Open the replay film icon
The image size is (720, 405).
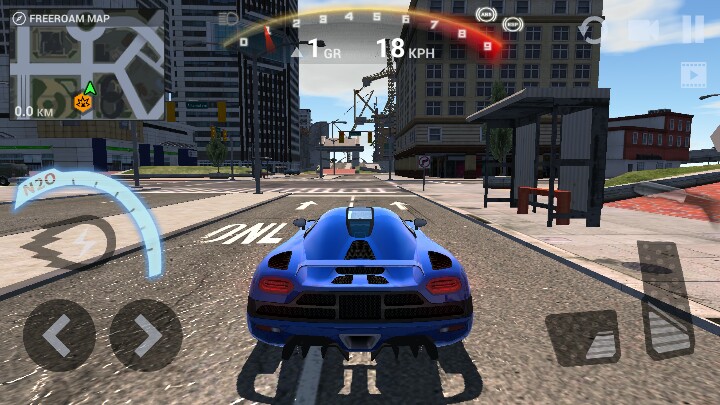[693, 74]
